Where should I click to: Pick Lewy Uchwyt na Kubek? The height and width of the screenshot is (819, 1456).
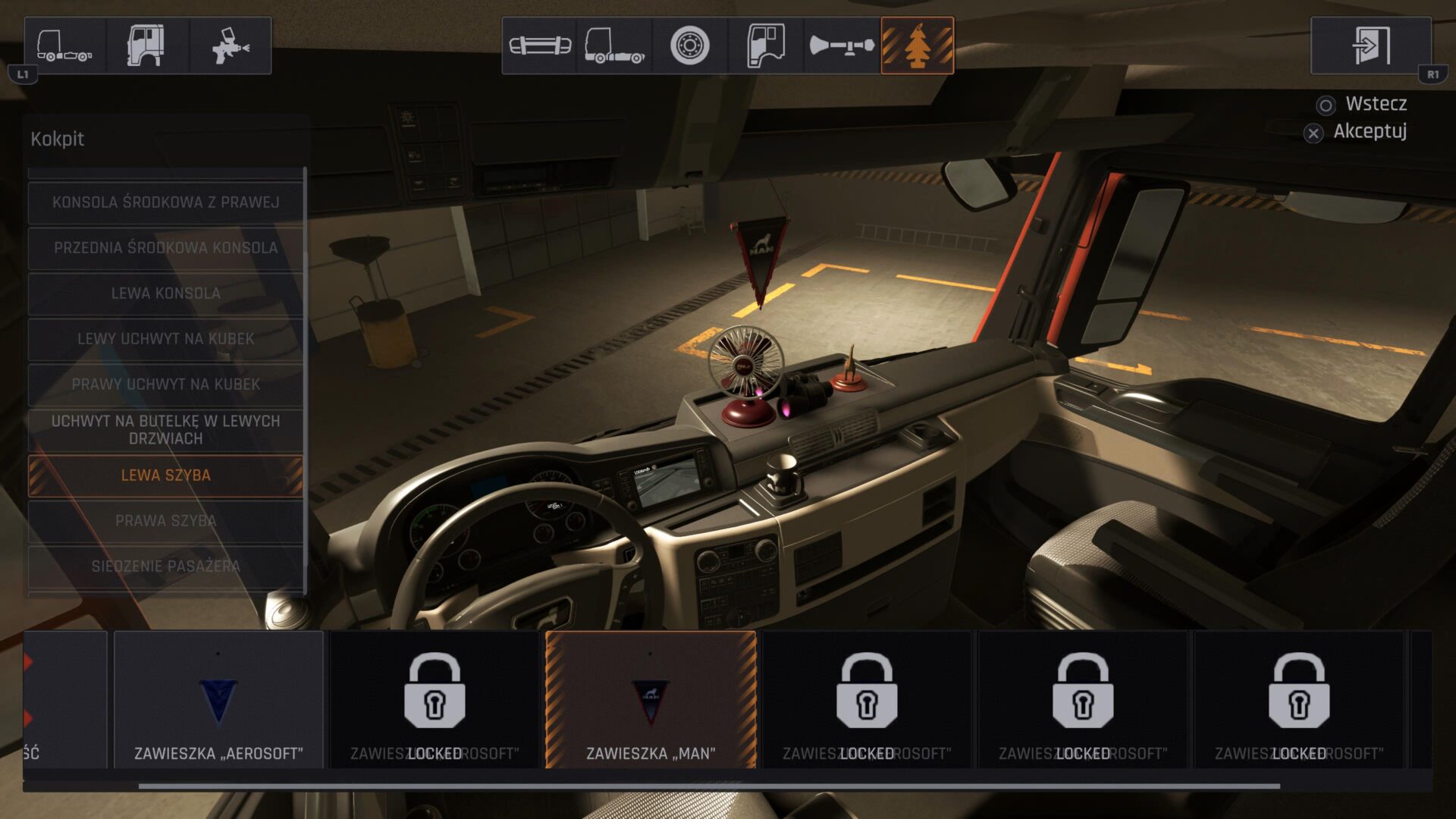point(165,339)
